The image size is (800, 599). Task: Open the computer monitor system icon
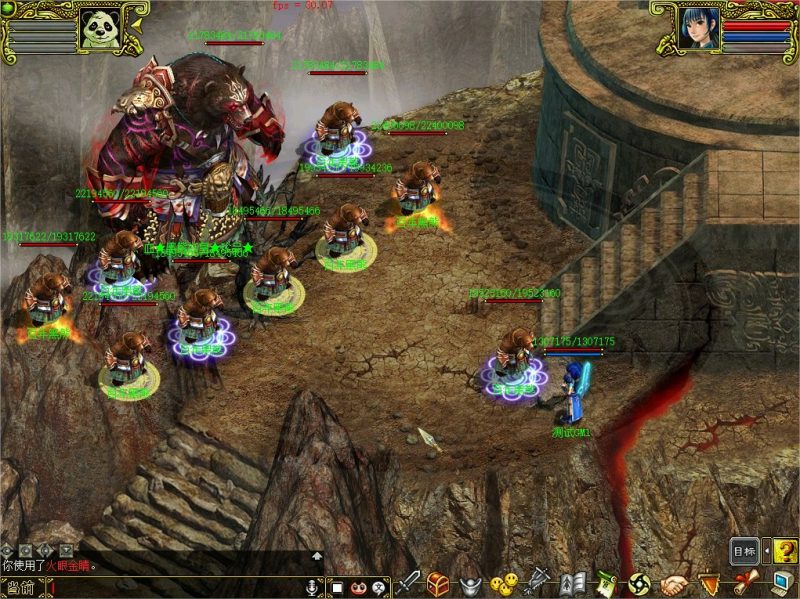tap(780, 583)
